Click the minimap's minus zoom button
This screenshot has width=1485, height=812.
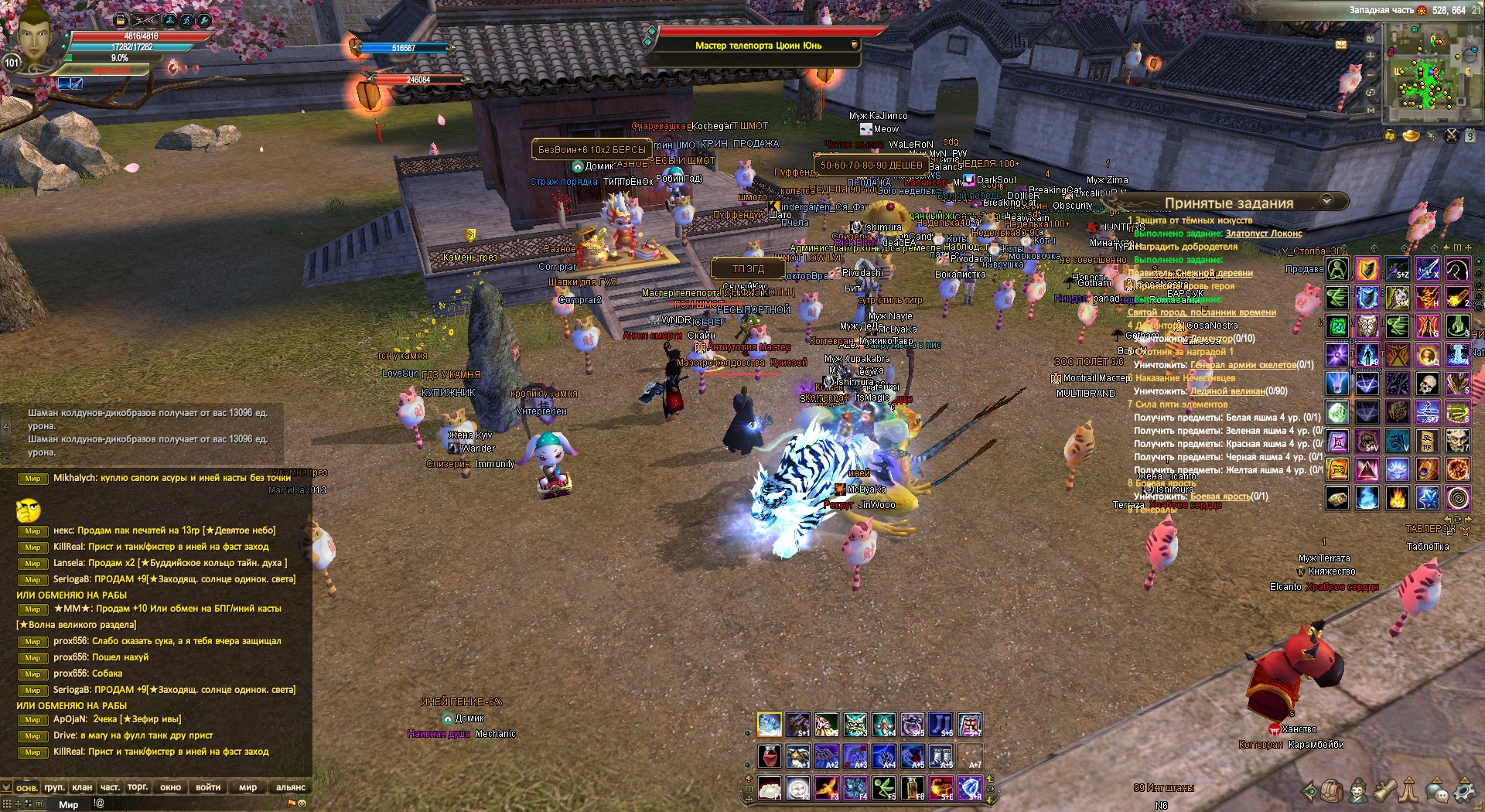(x=1371, y=74)
